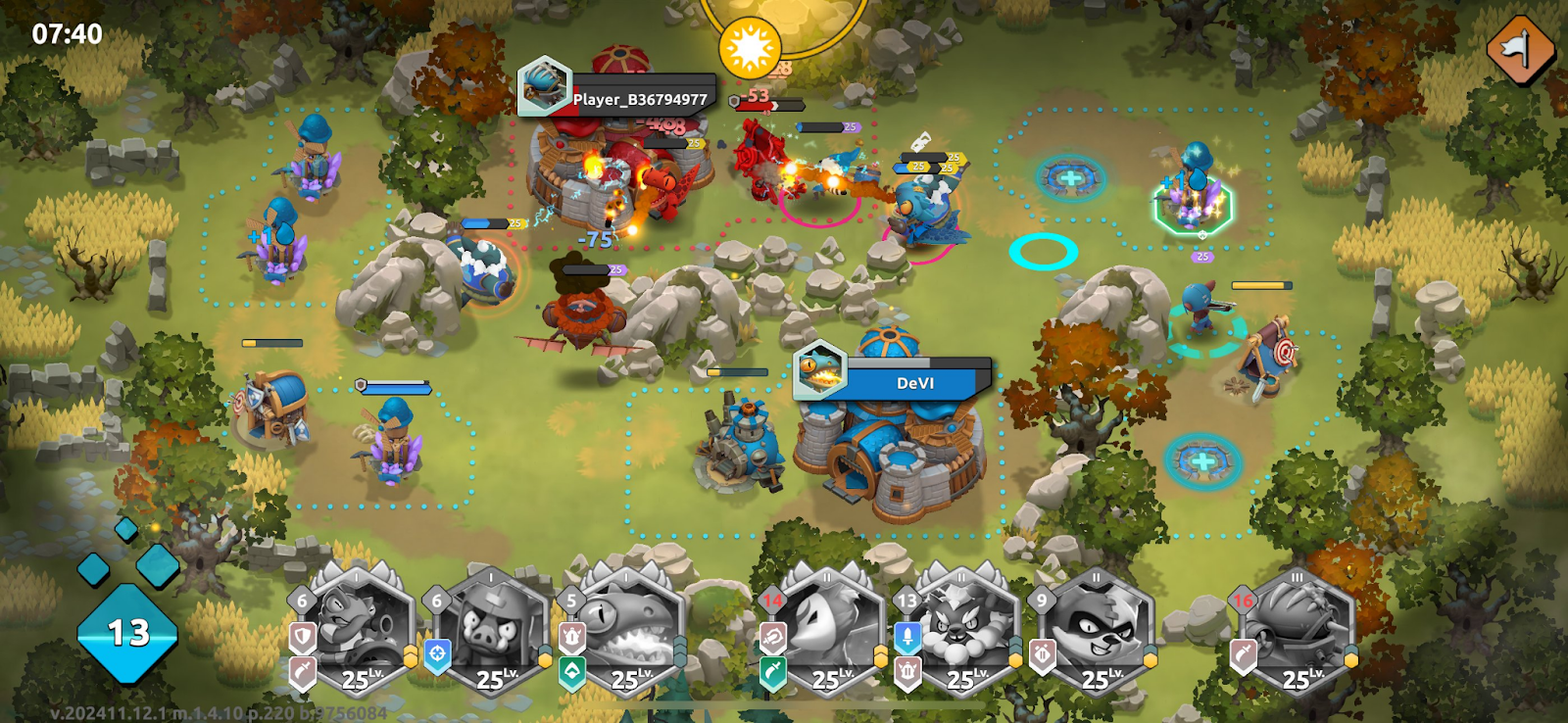Tap the surrender flag button
The height and width of the screenshot is (723, 1568).
click(1520, 50)
